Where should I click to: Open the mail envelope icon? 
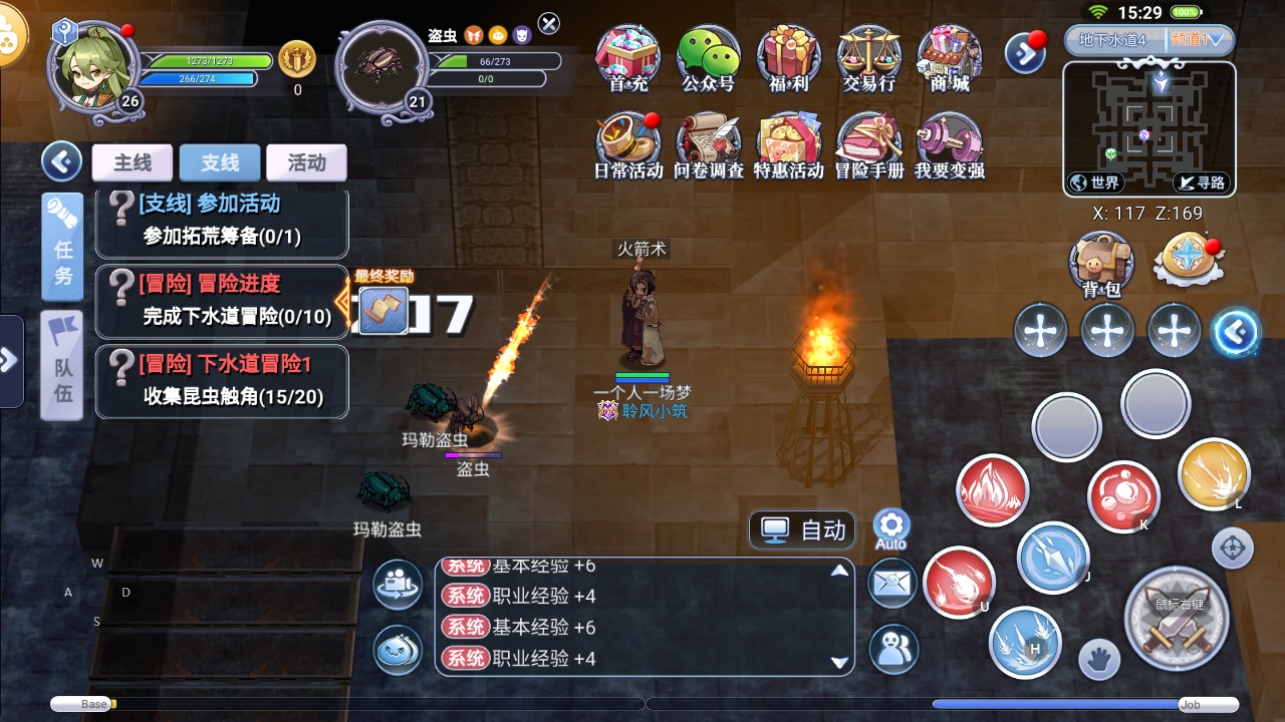[x=892, y=582]
